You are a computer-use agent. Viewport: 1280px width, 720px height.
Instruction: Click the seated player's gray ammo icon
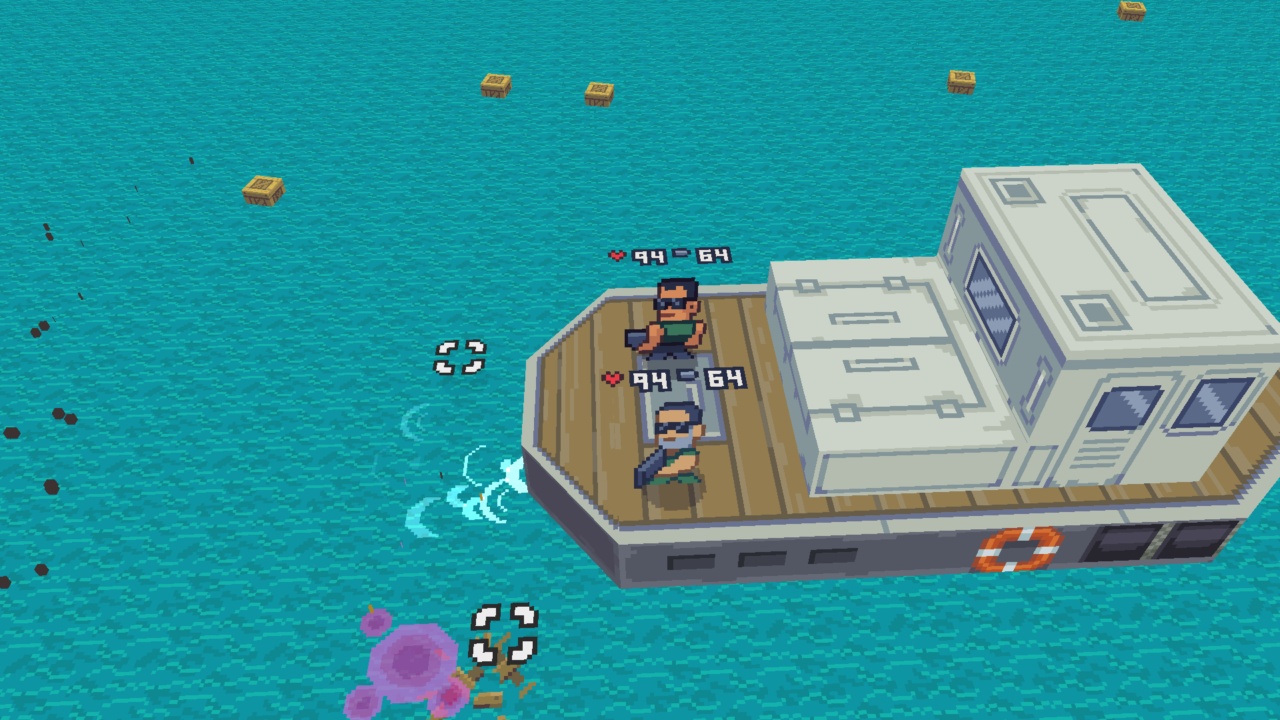[685, 377]
